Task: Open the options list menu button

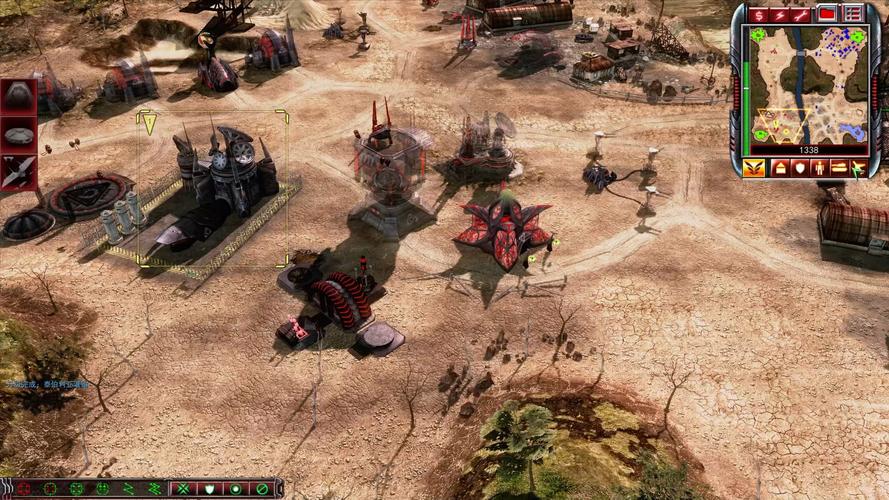Action: pos(852,14)
